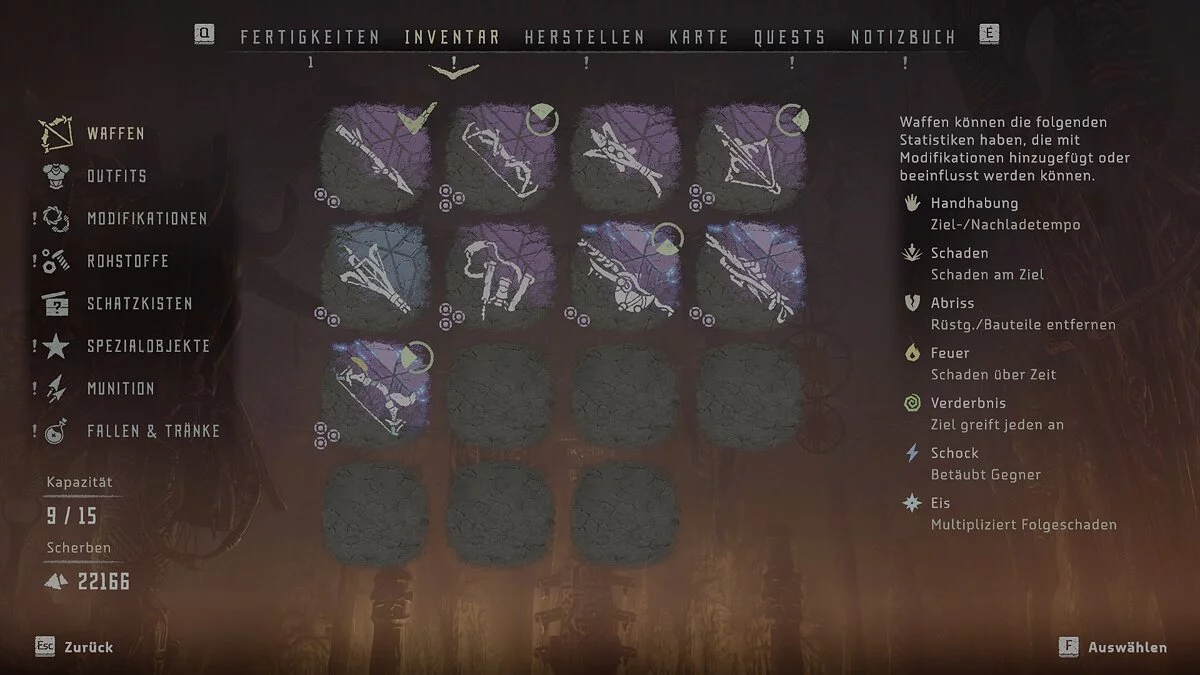The height and width of the screenshot is (675, 1200).
Task: View the Spezialobjekte category
Action: (148, 346)
